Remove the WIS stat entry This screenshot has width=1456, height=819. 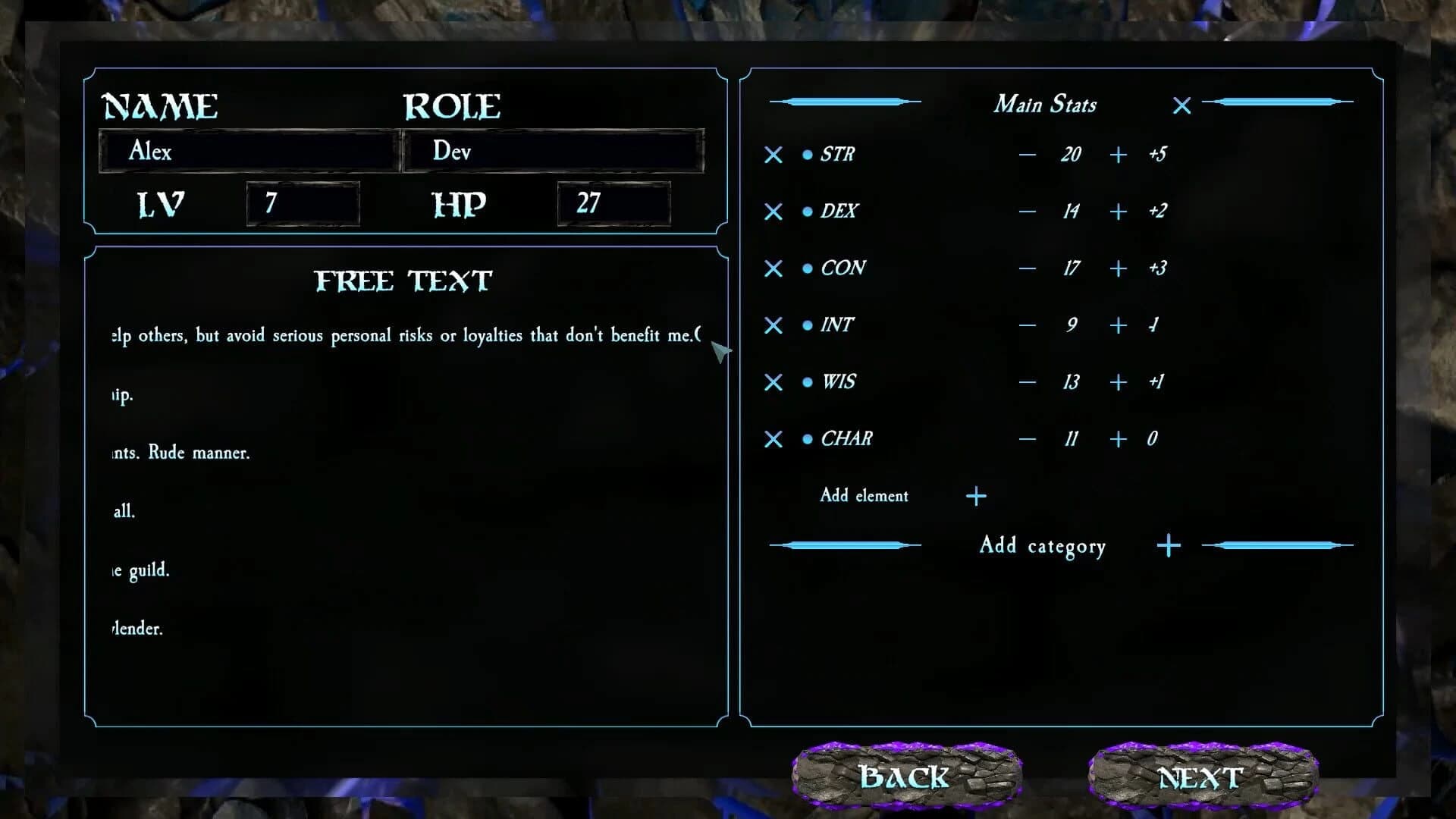tap(773, 382)
